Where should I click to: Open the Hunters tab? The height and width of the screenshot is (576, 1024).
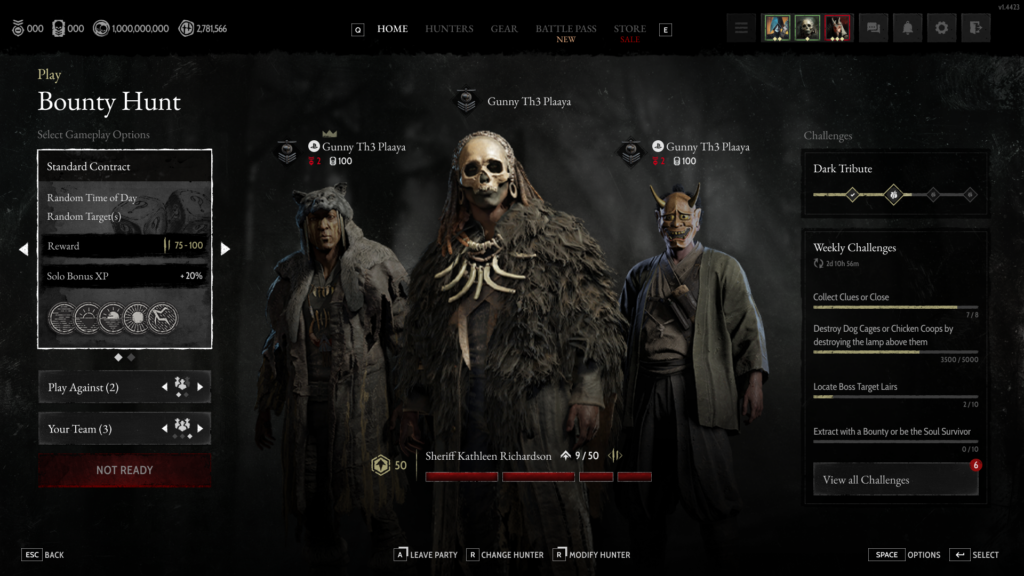point(449,29)
